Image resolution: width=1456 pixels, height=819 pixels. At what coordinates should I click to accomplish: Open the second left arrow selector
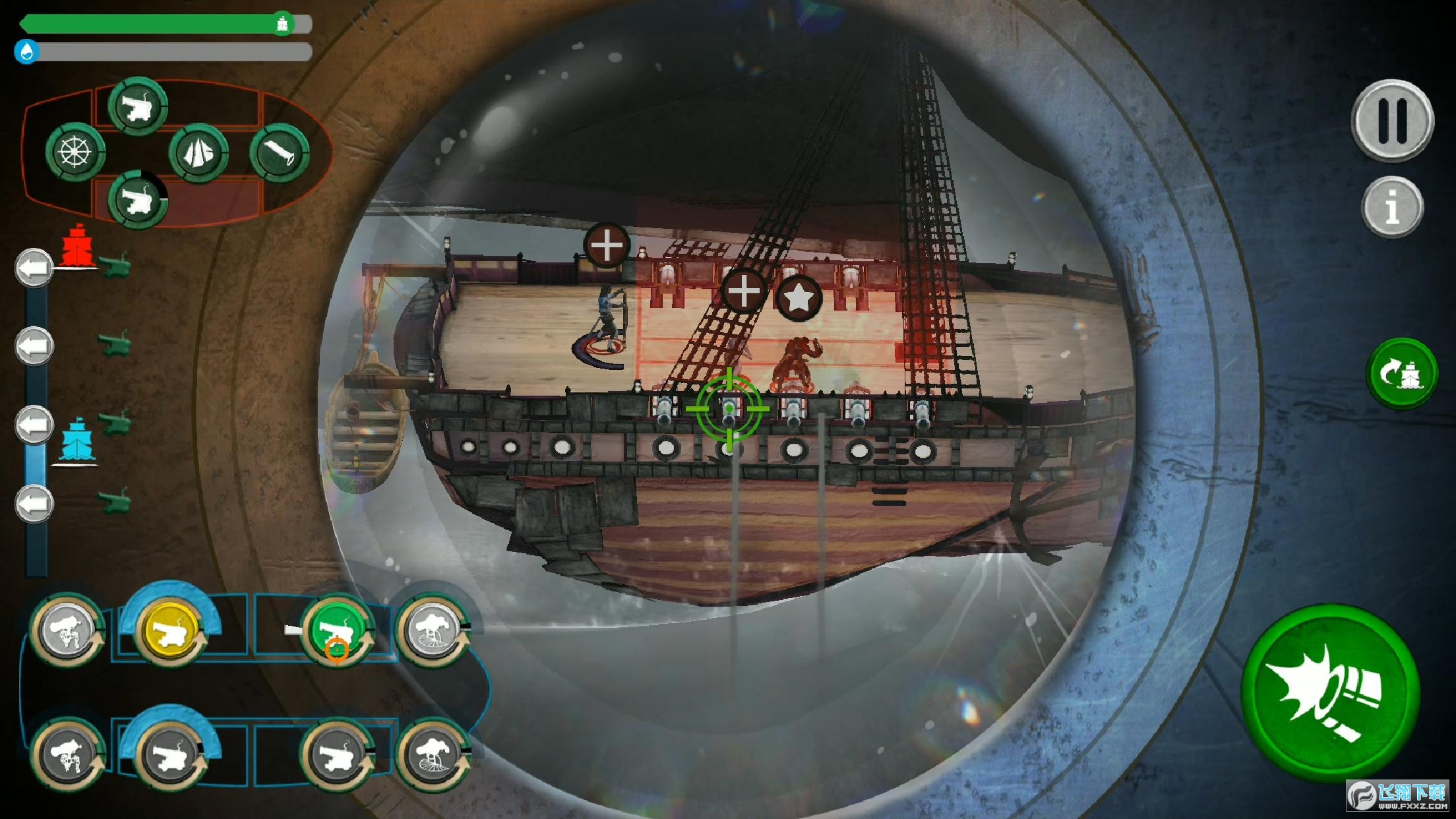tap(34, 343)
